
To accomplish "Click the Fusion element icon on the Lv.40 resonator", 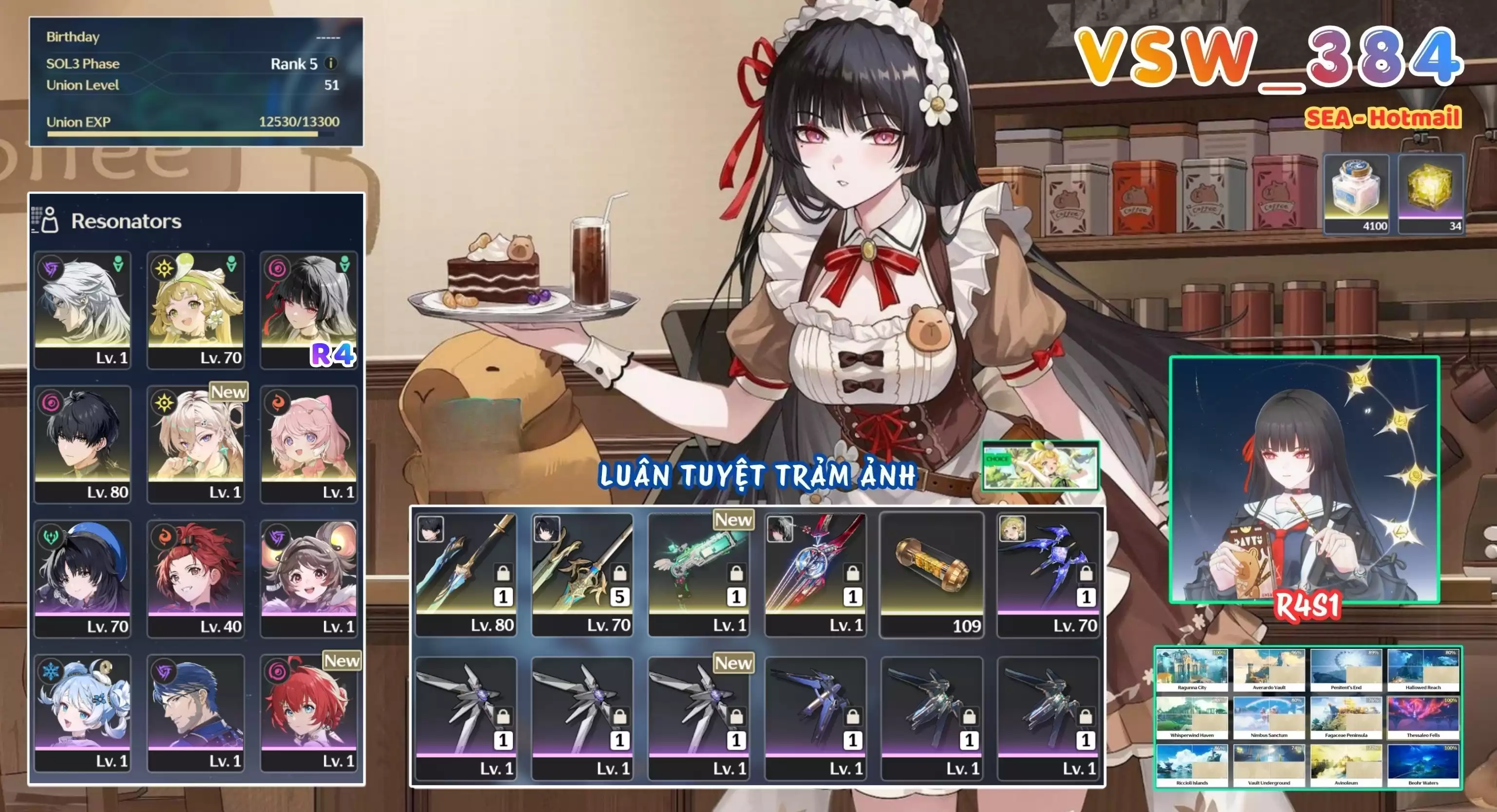I will click(x=163, y=536).
